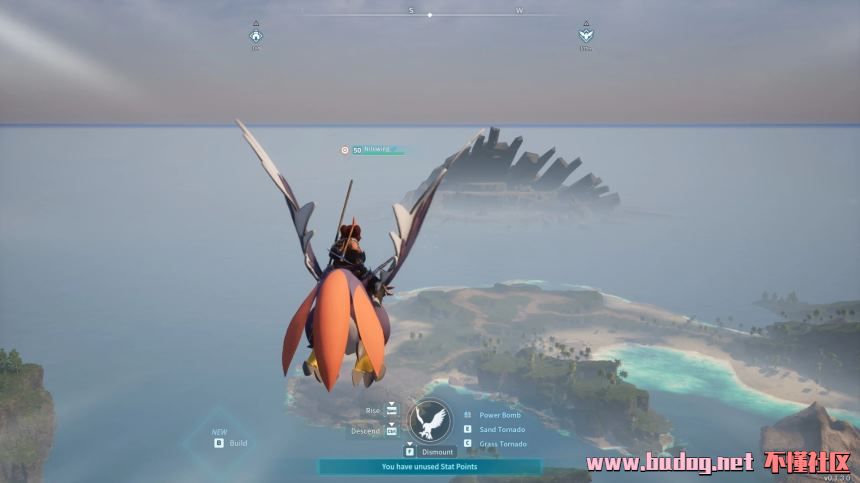This screenshot has height=483, width=860.
Task: Open the new Build option
Action: click(237, 443)
